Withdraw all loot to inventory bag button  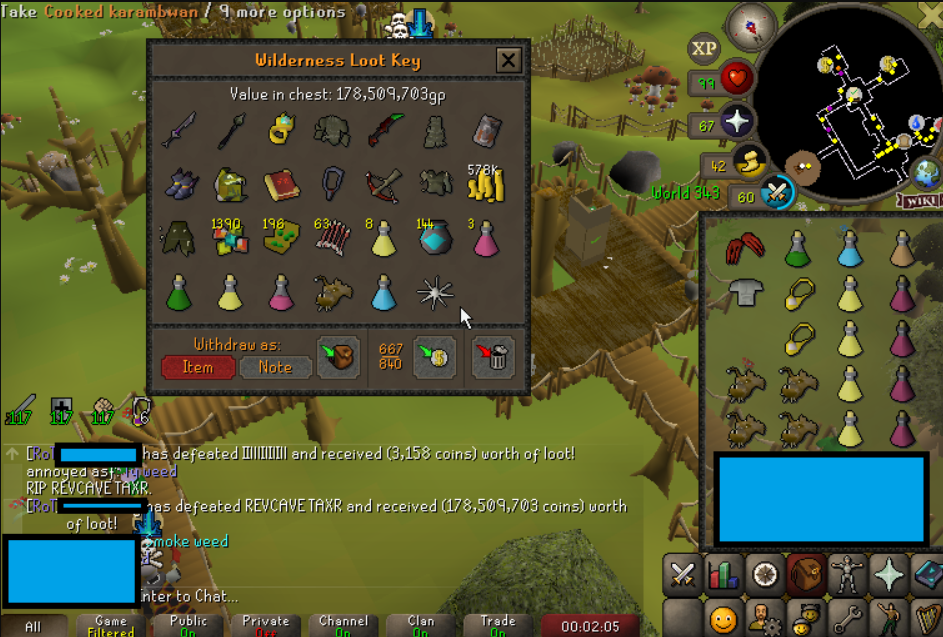pyautogui.click(x=338, y=358)
